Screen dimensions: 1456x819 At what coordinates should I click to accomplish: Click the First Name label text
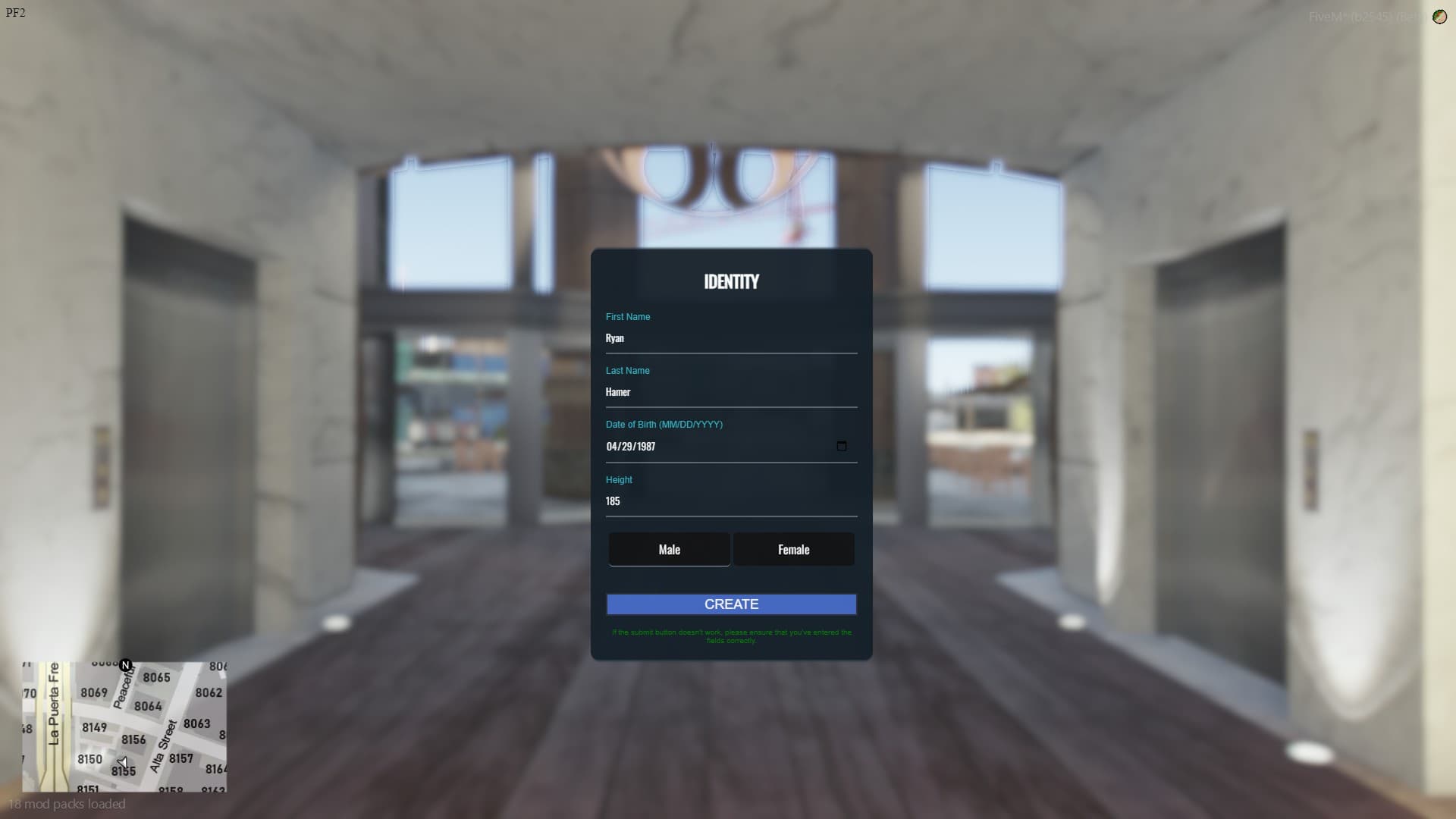[628, 317]
